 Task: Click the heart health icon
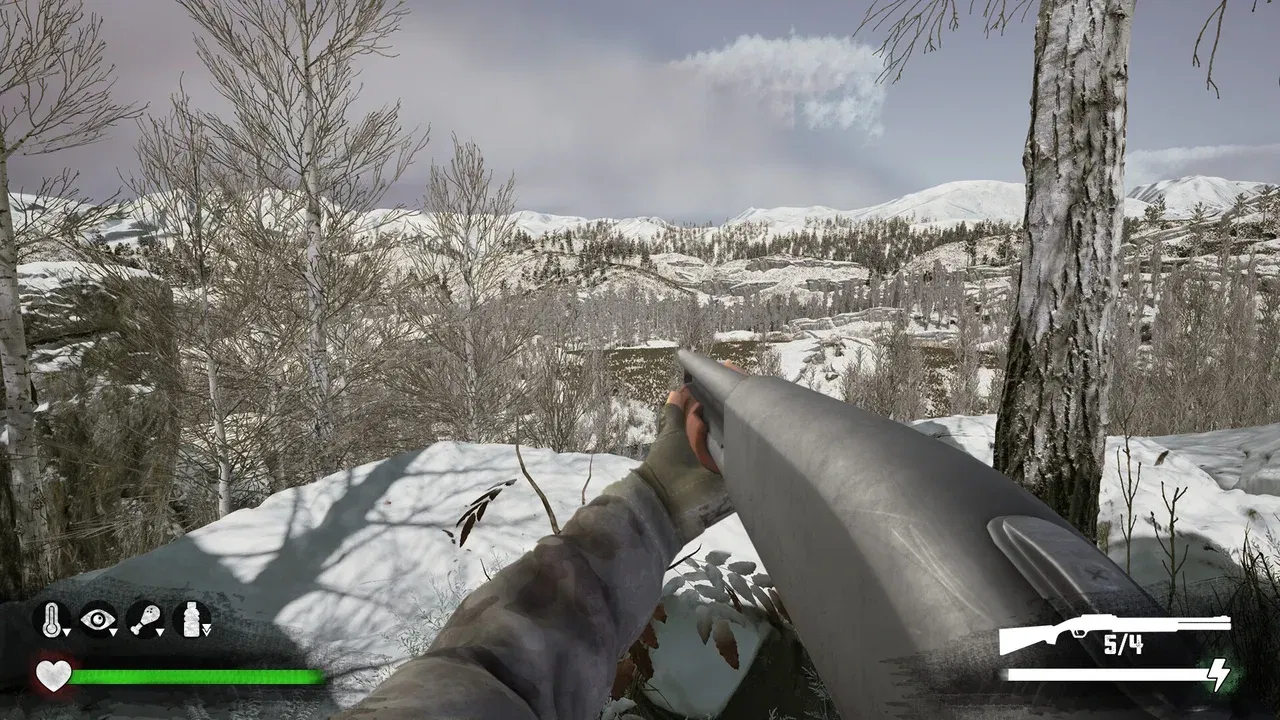(x=54, y=675)
